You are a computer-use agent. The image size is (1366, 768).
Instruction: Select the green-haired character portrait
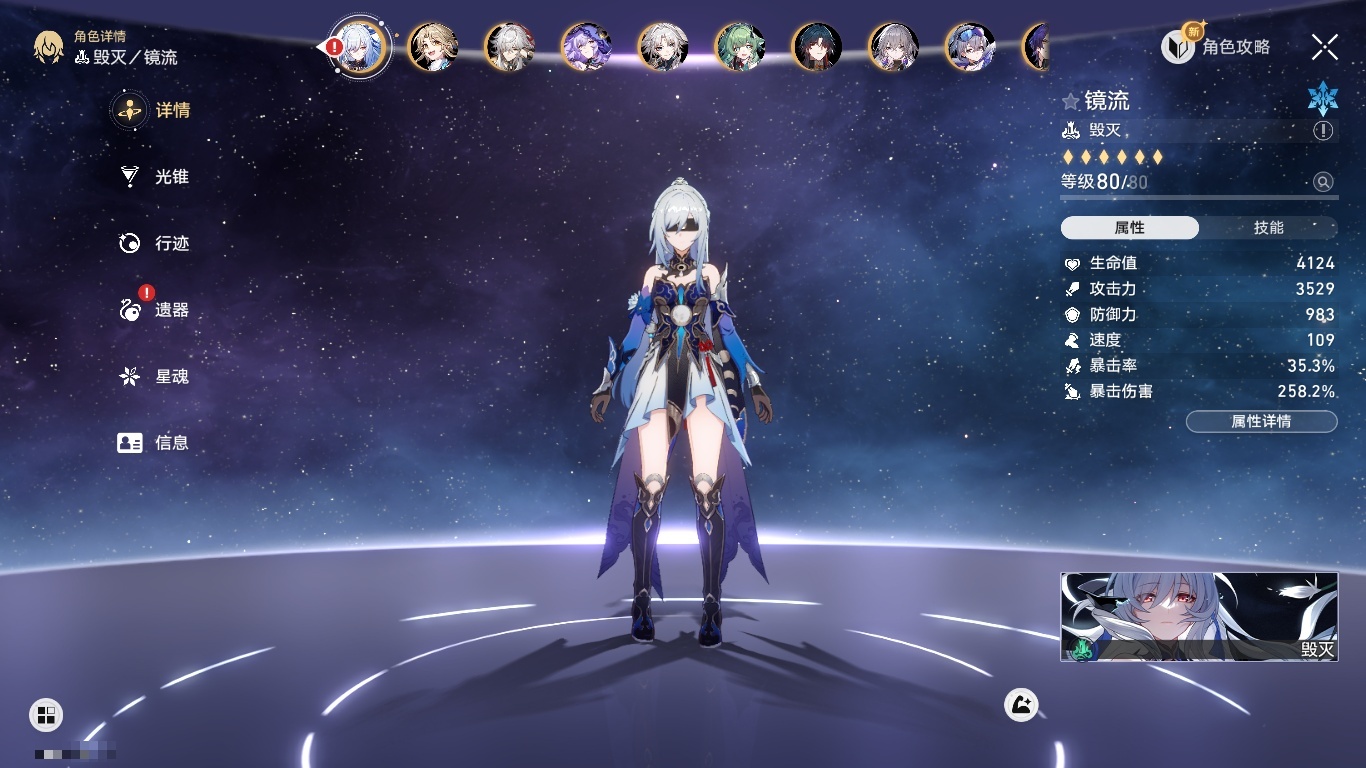coord(740,47)
